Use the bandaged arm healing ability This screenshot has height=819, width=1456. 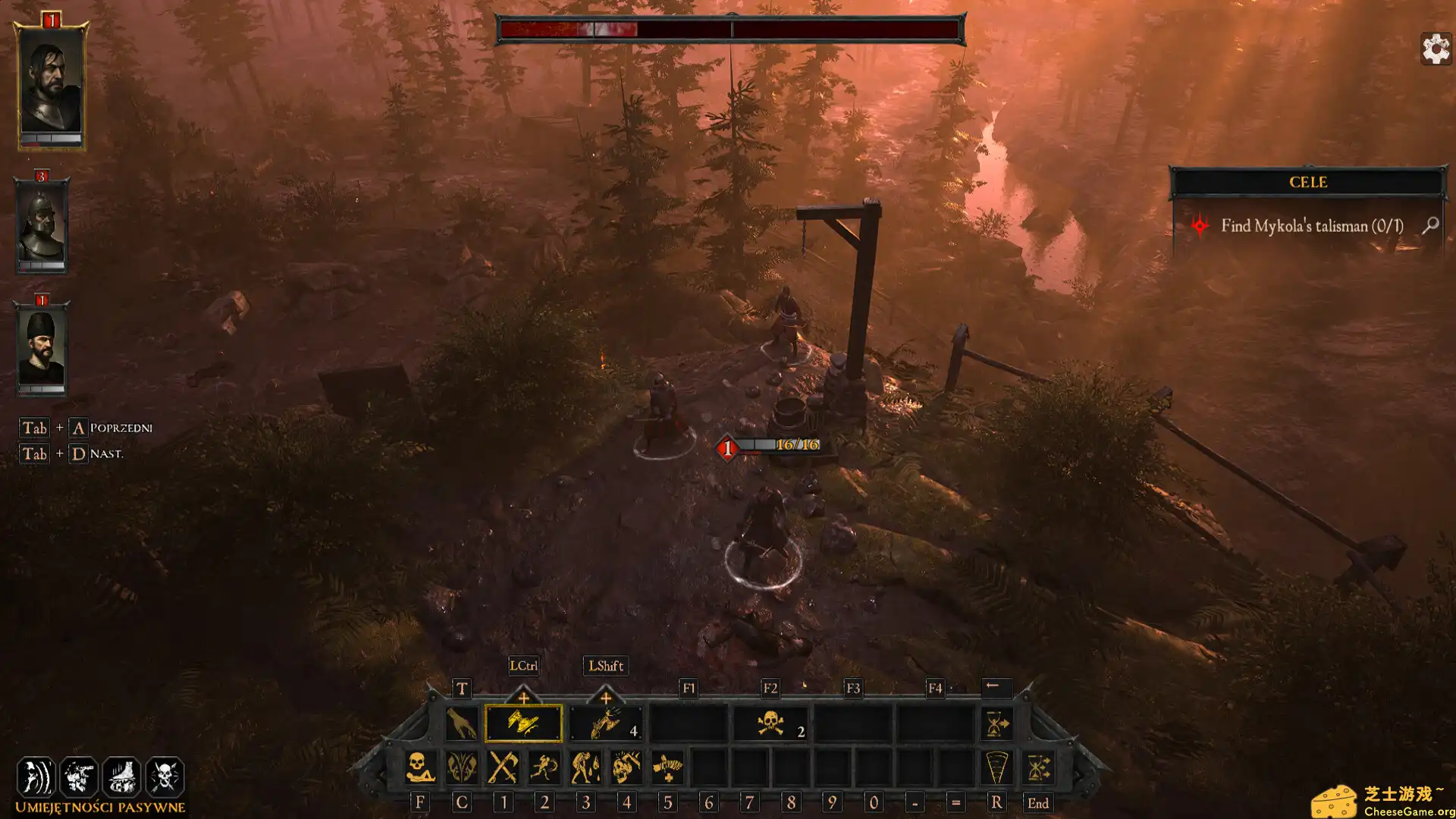pos(667,767)
